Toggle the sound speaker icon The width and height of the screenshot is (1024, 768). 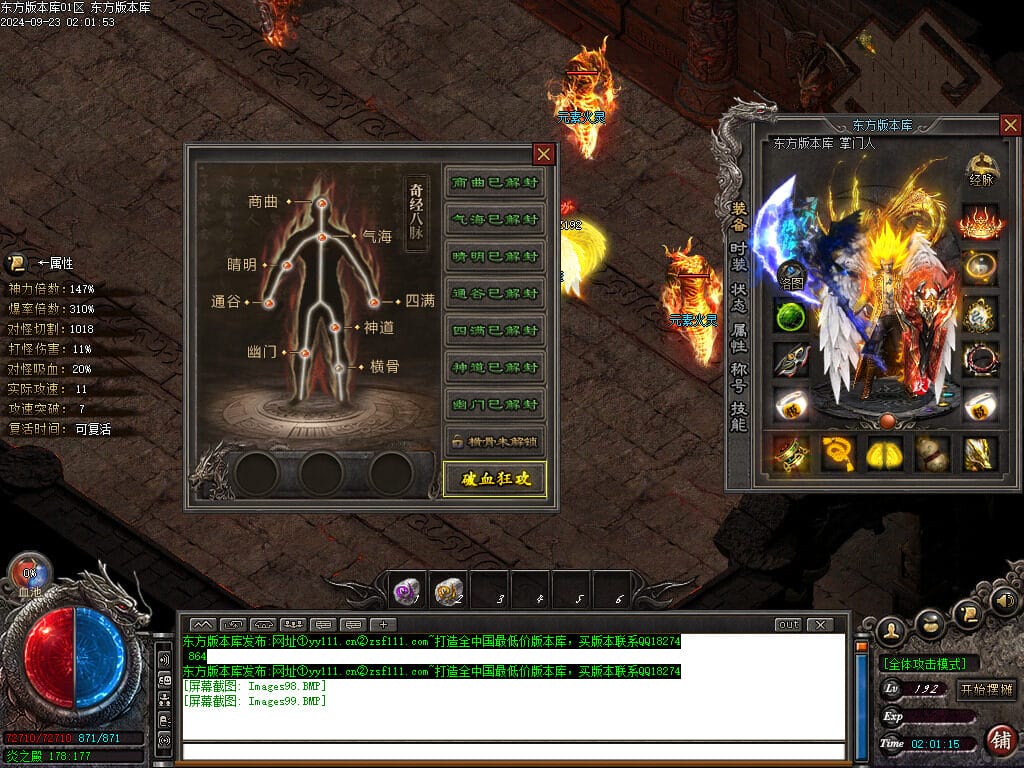click(x=1004, y=601)
